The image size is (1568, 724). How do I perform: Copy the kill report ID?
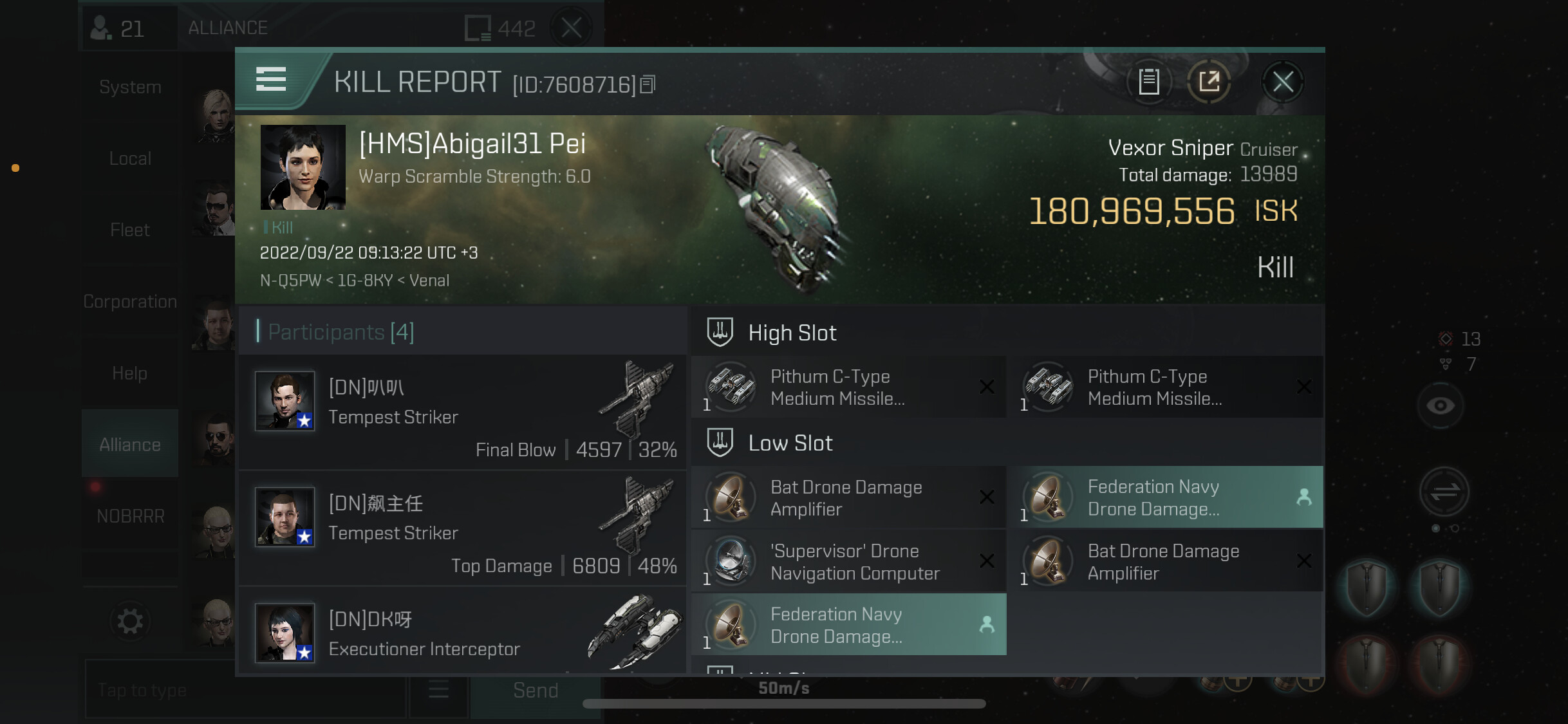648,84
